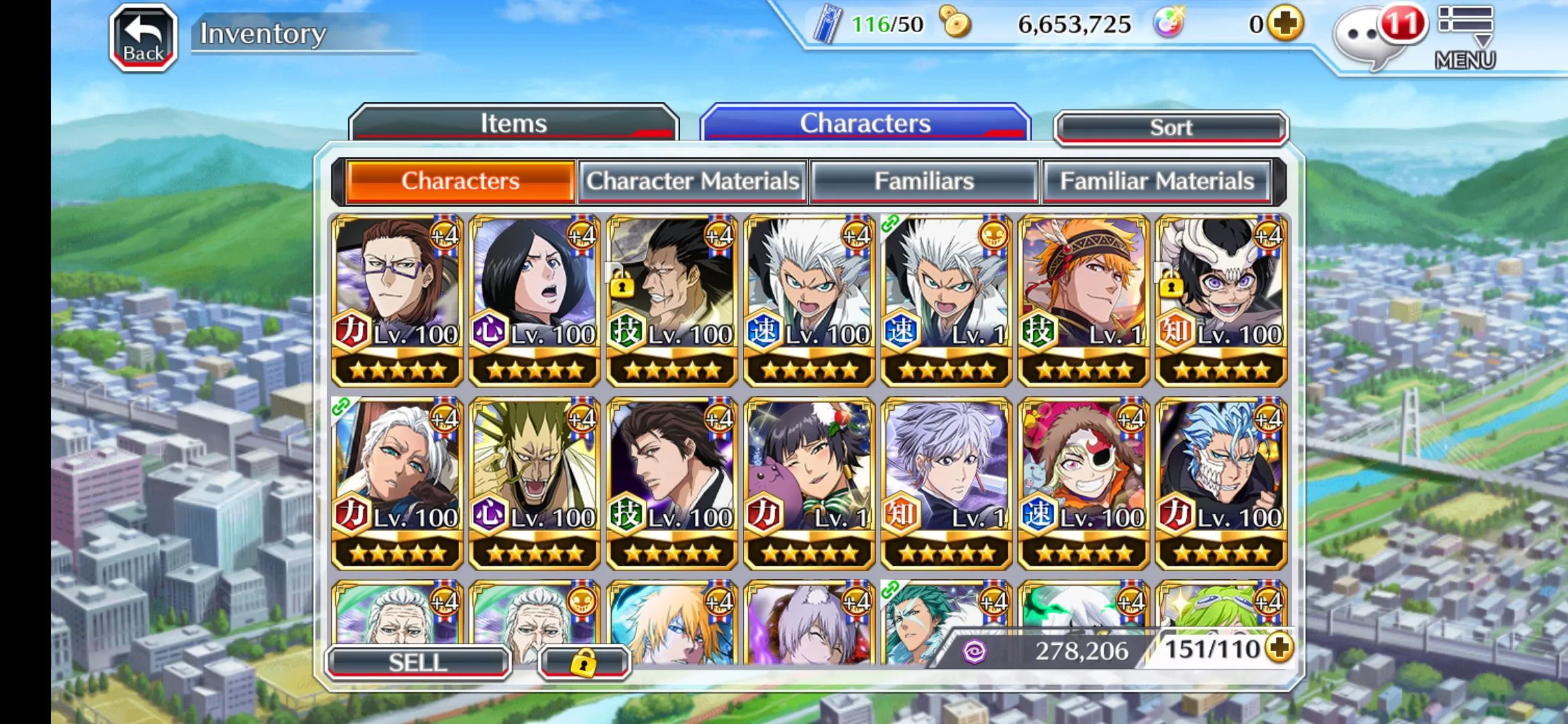This screenshot has width=1568, height=724.
Task: Select the brown-haired Aizen technique card
Action: click(672, 483)
